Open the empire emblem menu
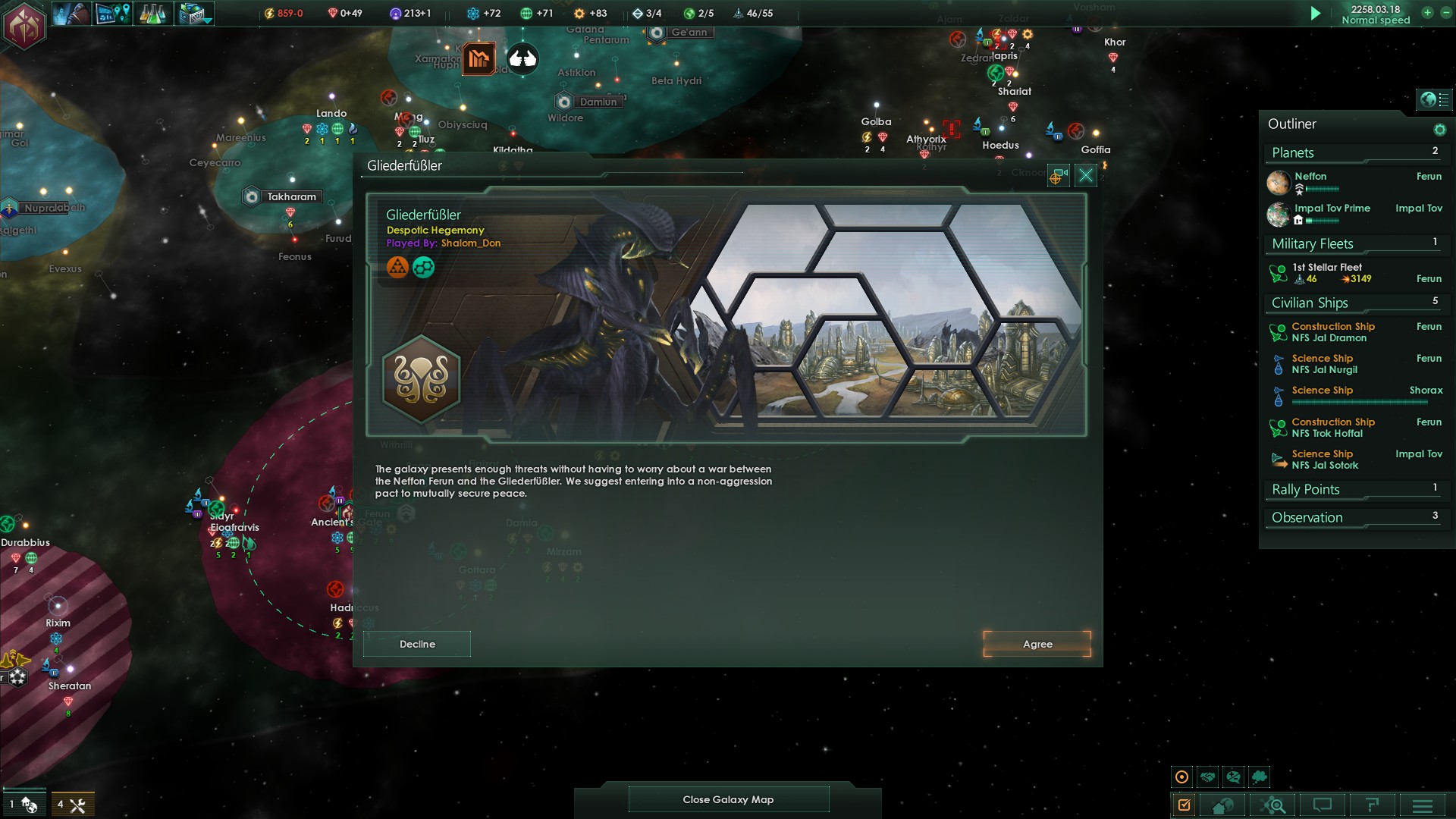The height and width of the screenshot is (819, 1456). click(x=25, y=25)
